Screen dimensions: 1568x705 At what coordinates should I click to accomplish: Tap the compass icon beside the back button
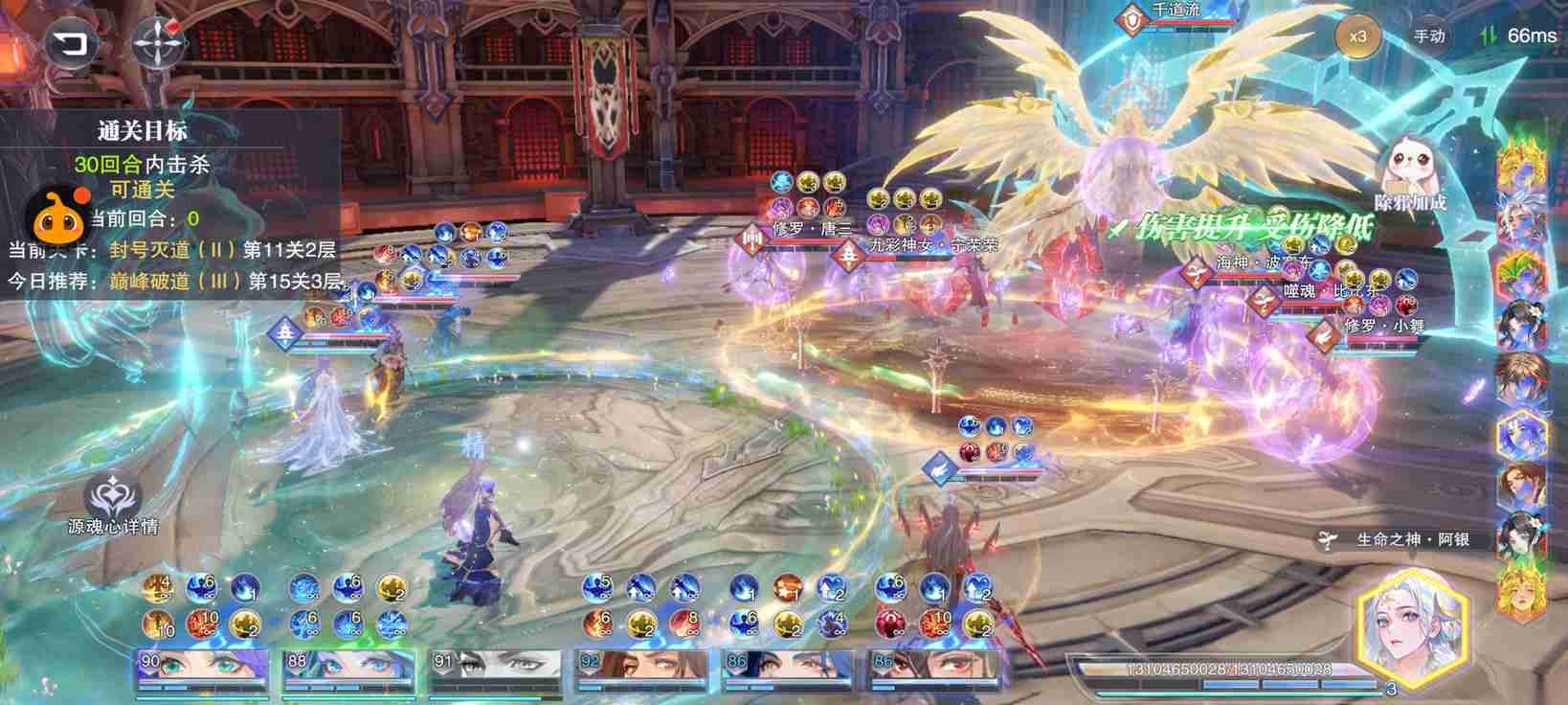(x=159, y=42)
